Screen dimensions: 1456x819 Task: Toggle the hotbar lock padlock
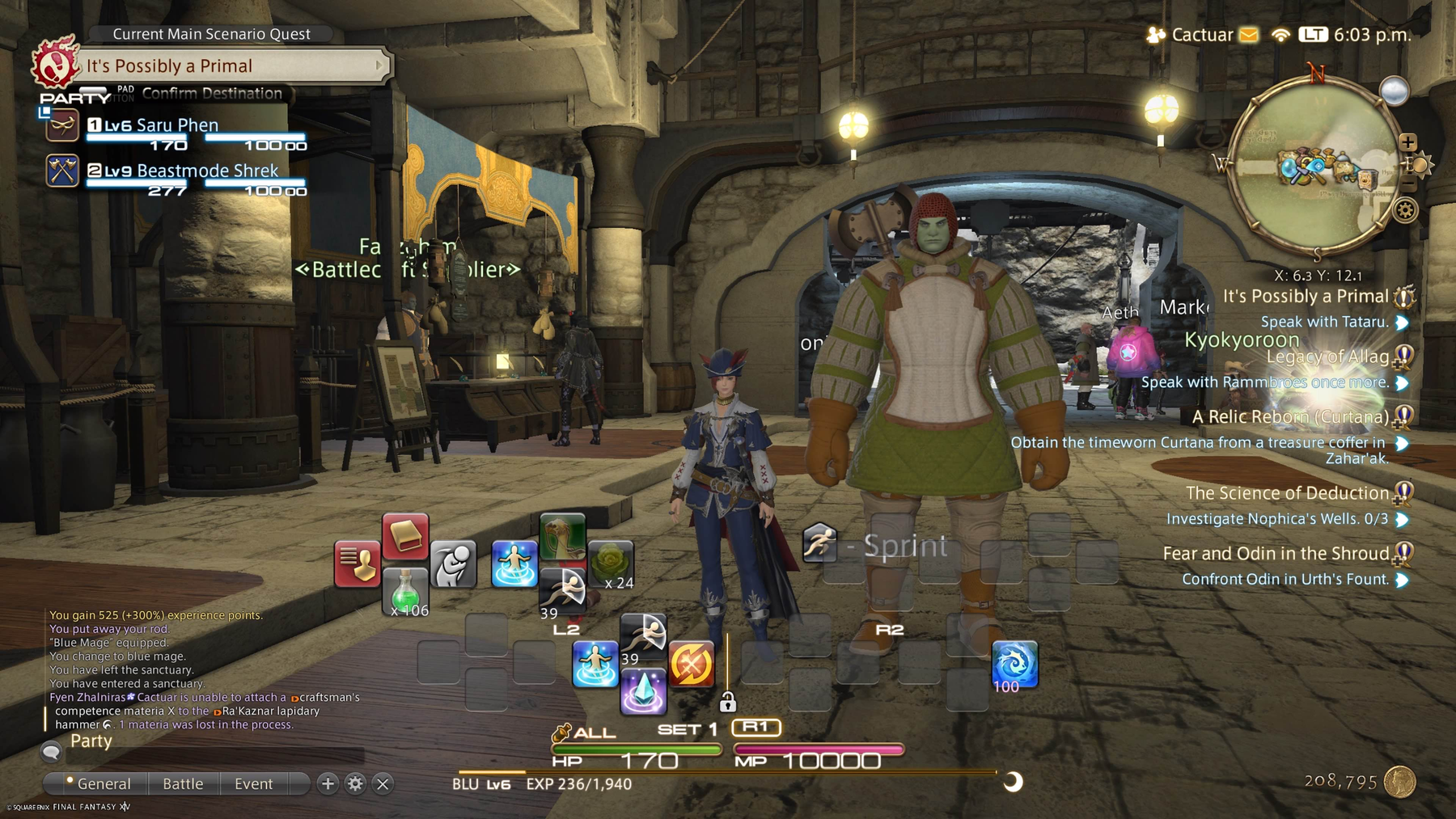727,702
